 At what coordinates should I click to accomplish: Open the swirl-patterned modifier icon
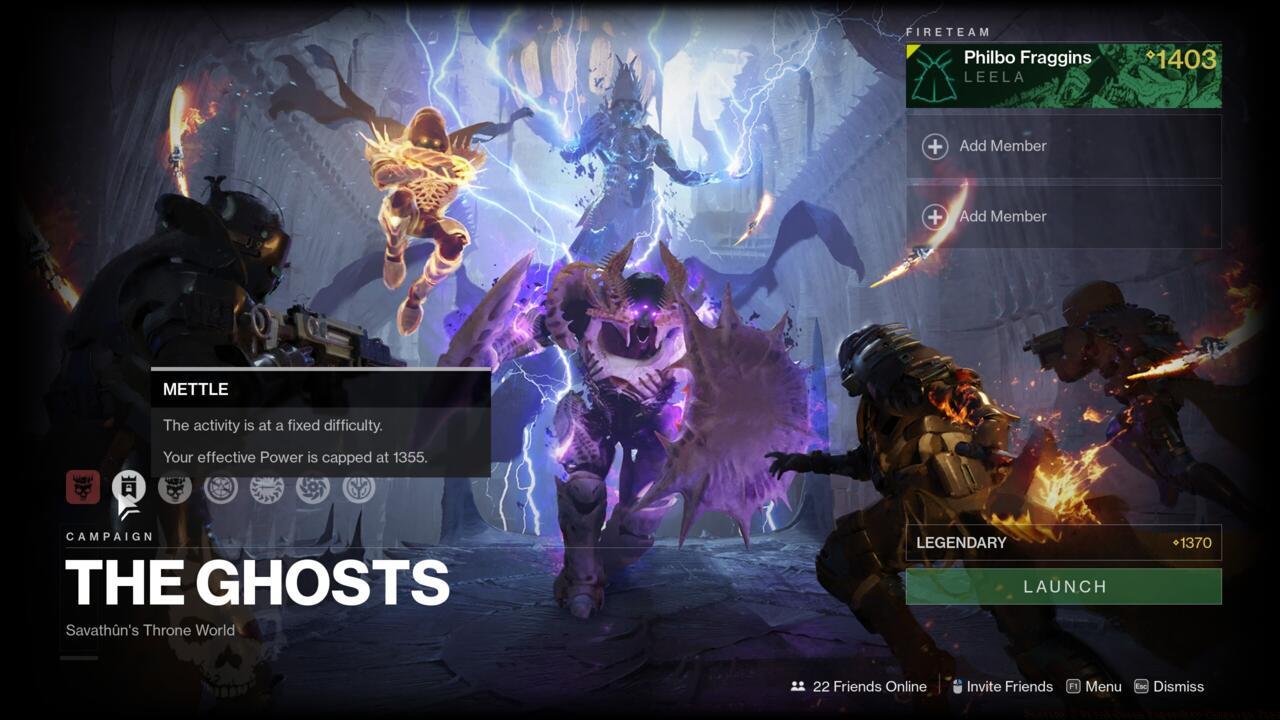point(313,489)
